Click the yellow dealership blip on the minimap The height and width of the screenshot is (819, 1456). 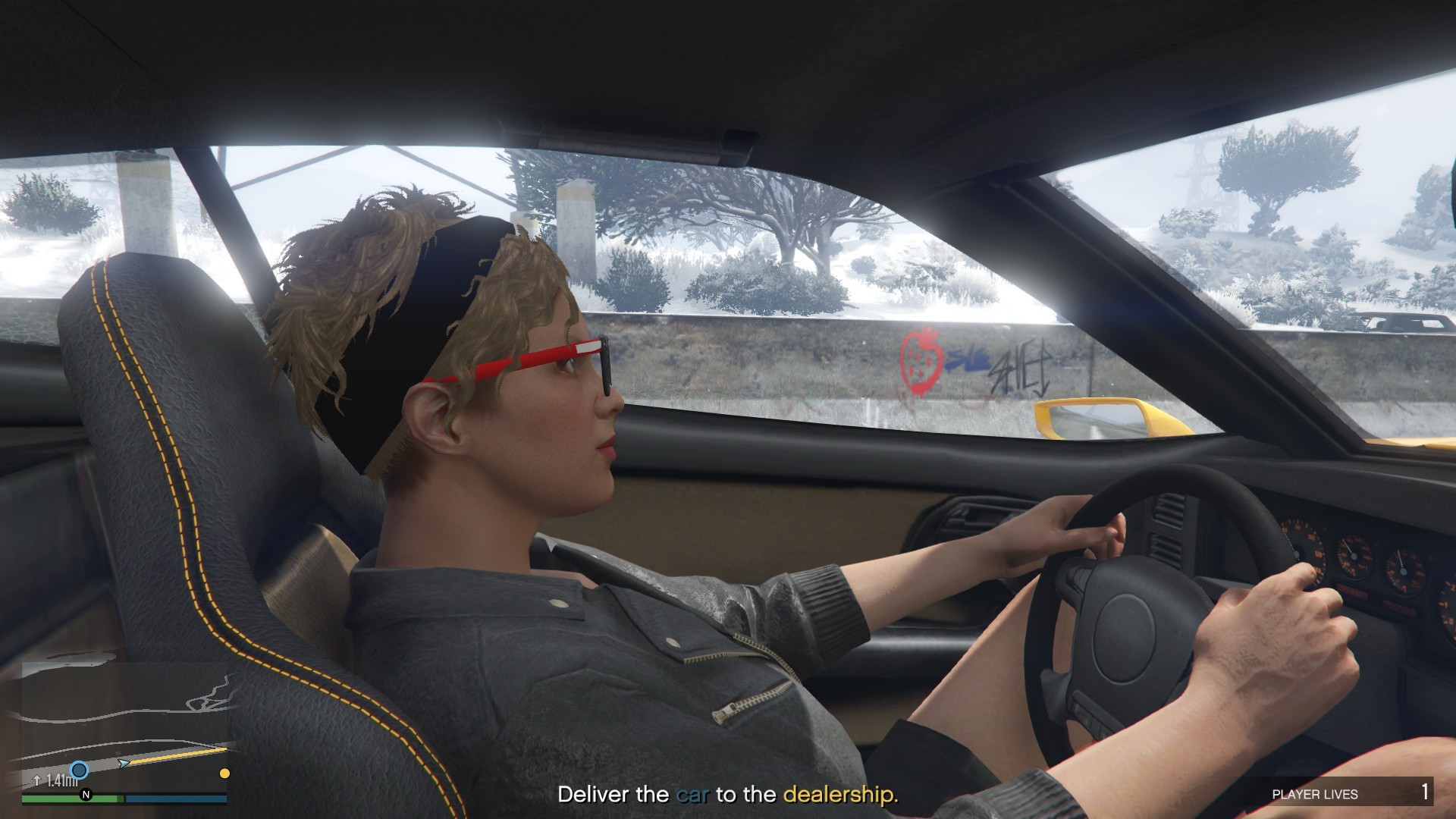tap(224, 773)
